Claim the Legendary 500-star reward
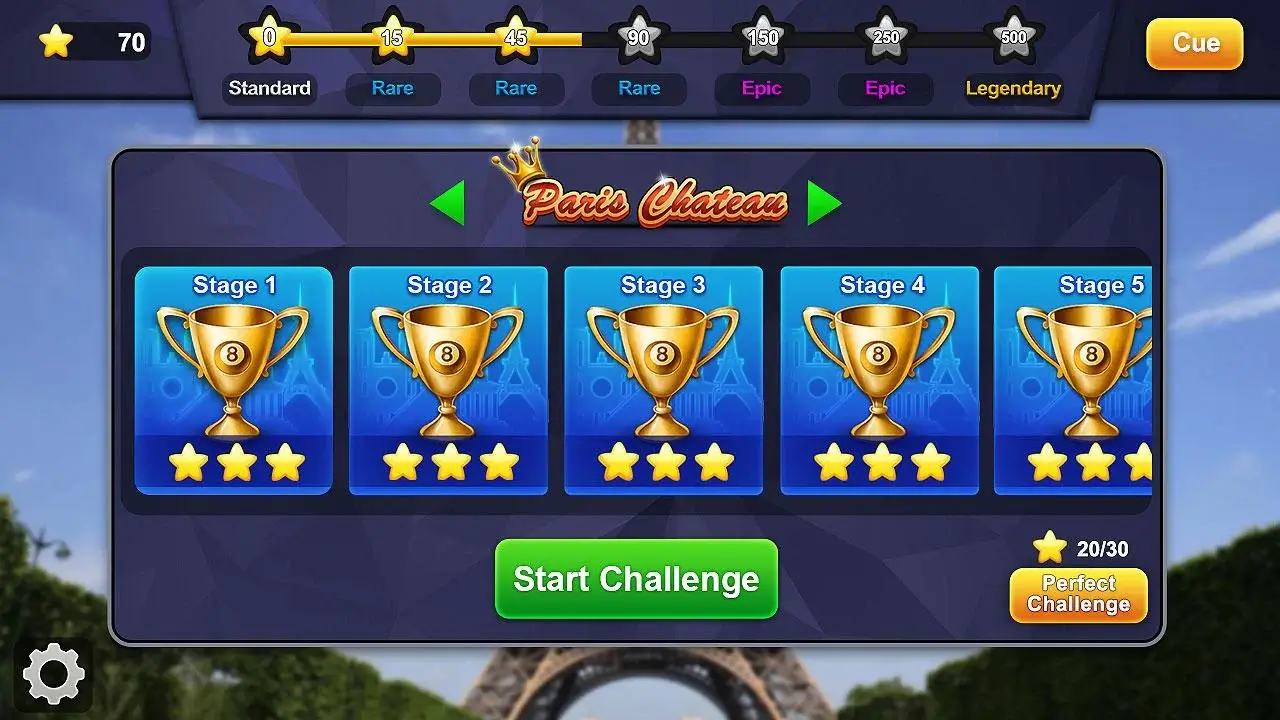The width and height of the screenshot is (1280, 720). (x=1013, y=40)
